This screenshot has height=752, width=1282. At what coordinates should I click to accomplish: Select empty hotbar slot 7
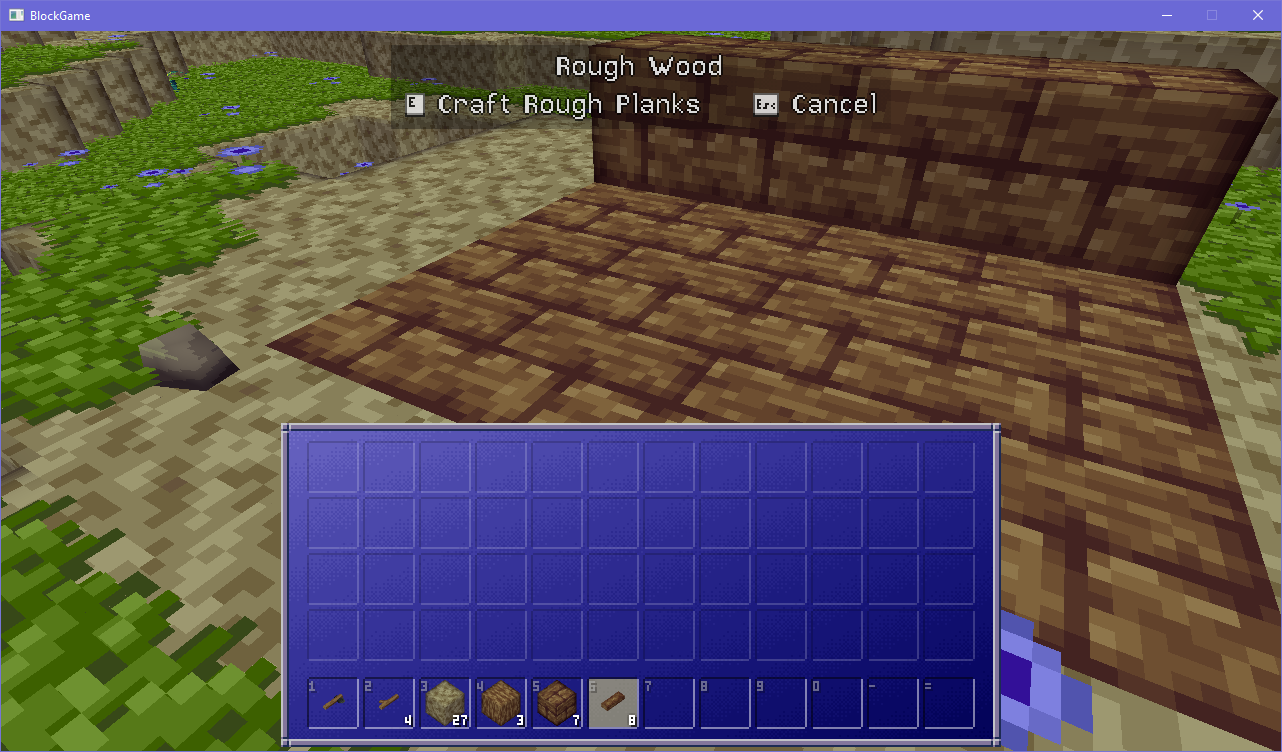click(x=668, y=703)
